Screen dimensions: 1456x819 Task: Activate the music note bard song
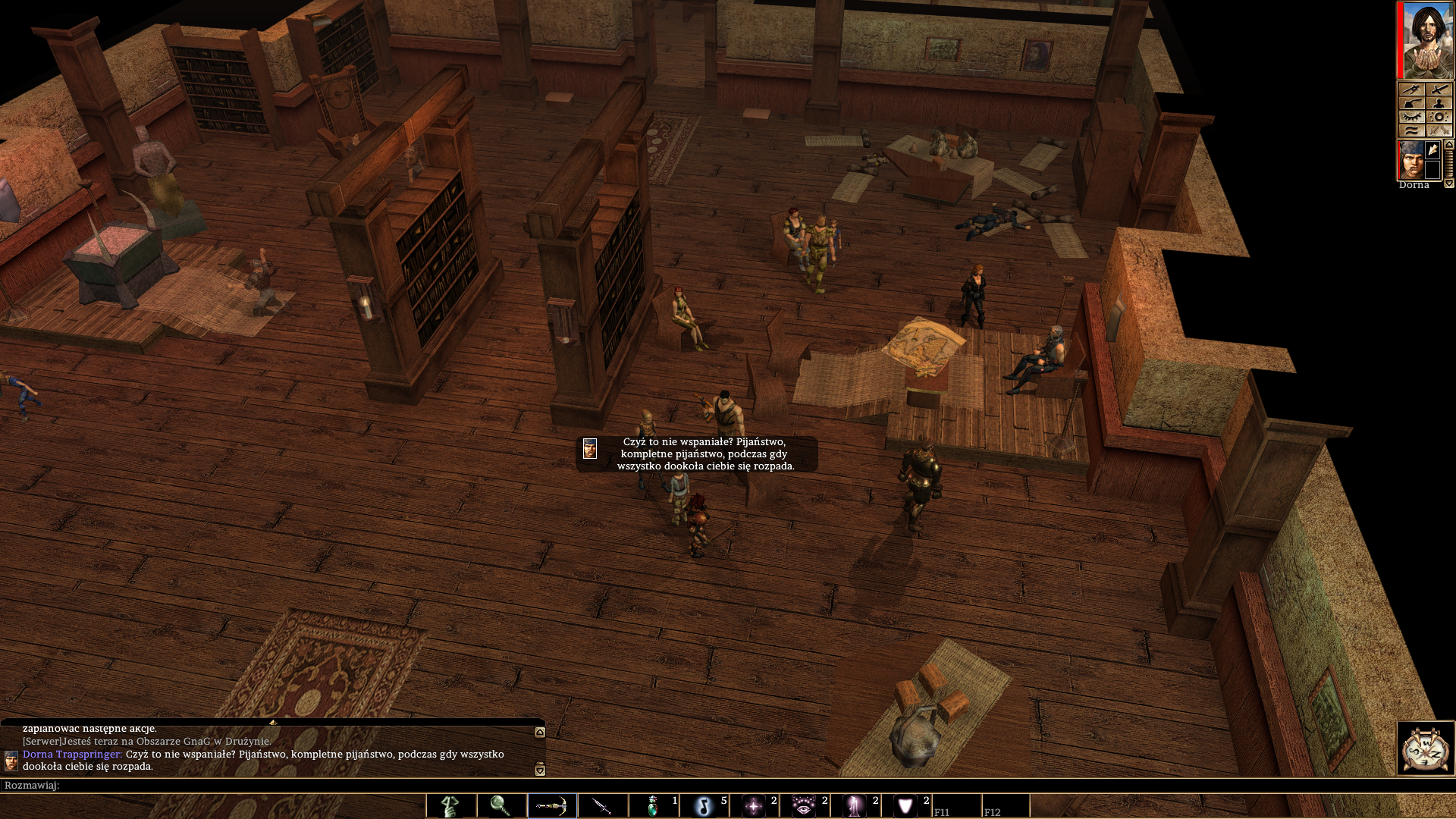click(x=704, y=805)
